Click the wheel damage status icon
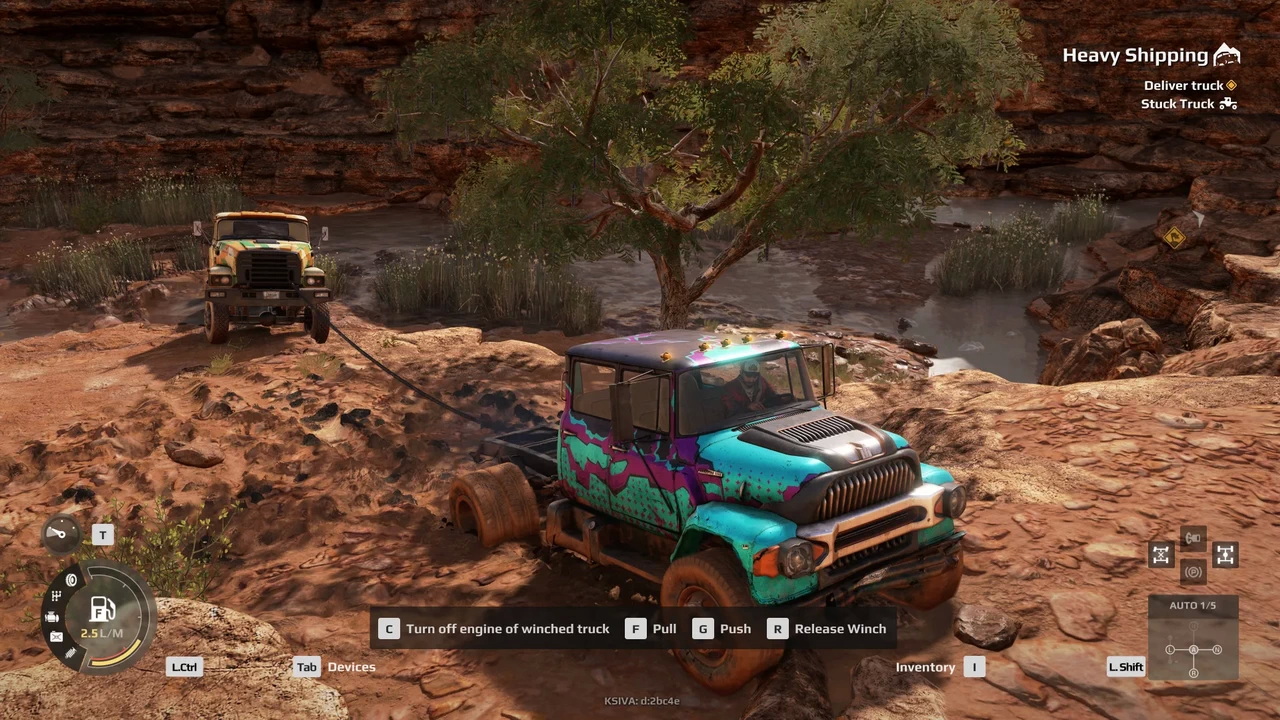The width and height of the screenshot is (1280, 720). click(71, 580)
